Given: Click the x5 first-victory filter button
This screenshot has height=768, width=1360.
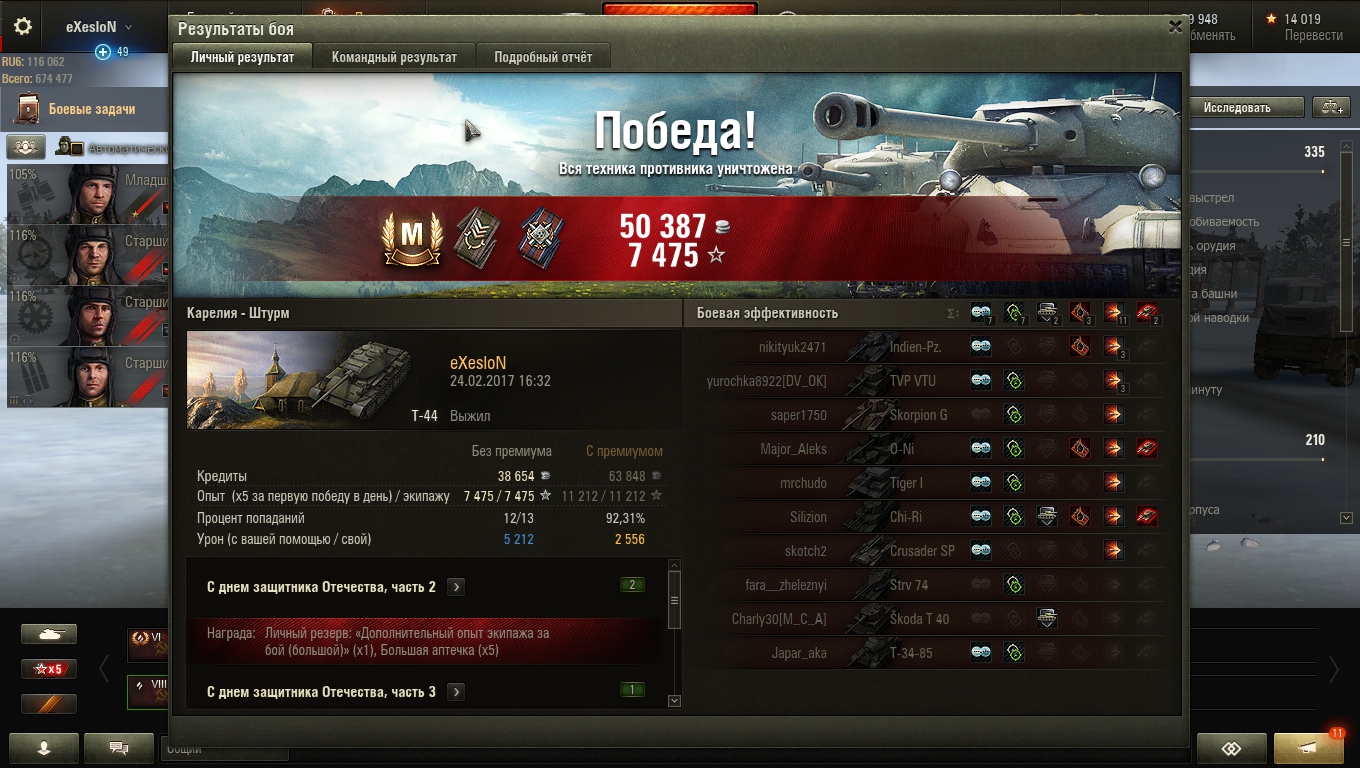Looking at the screenshot, I should tap(49, 669).
